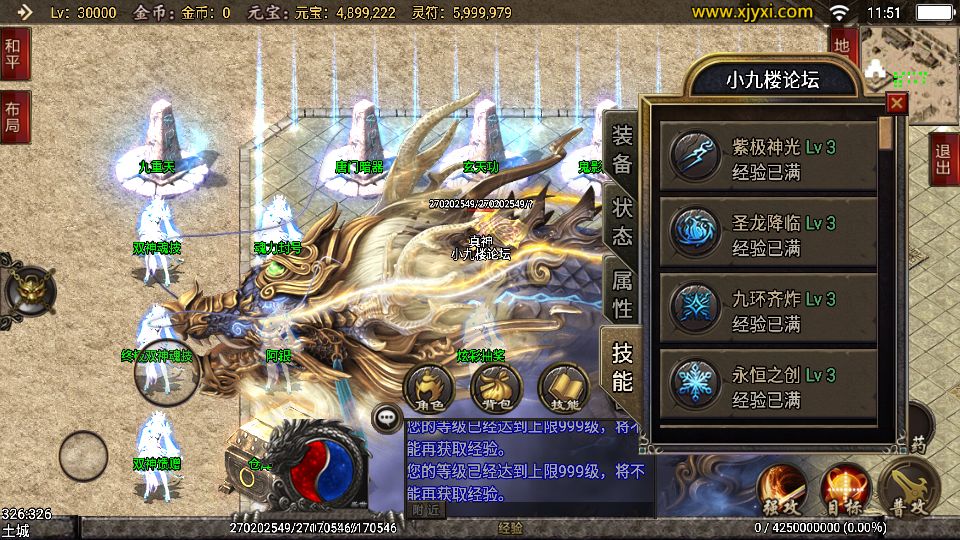Switch to the 装备 equipment tab
960x540 pixels.
[622, 149]
